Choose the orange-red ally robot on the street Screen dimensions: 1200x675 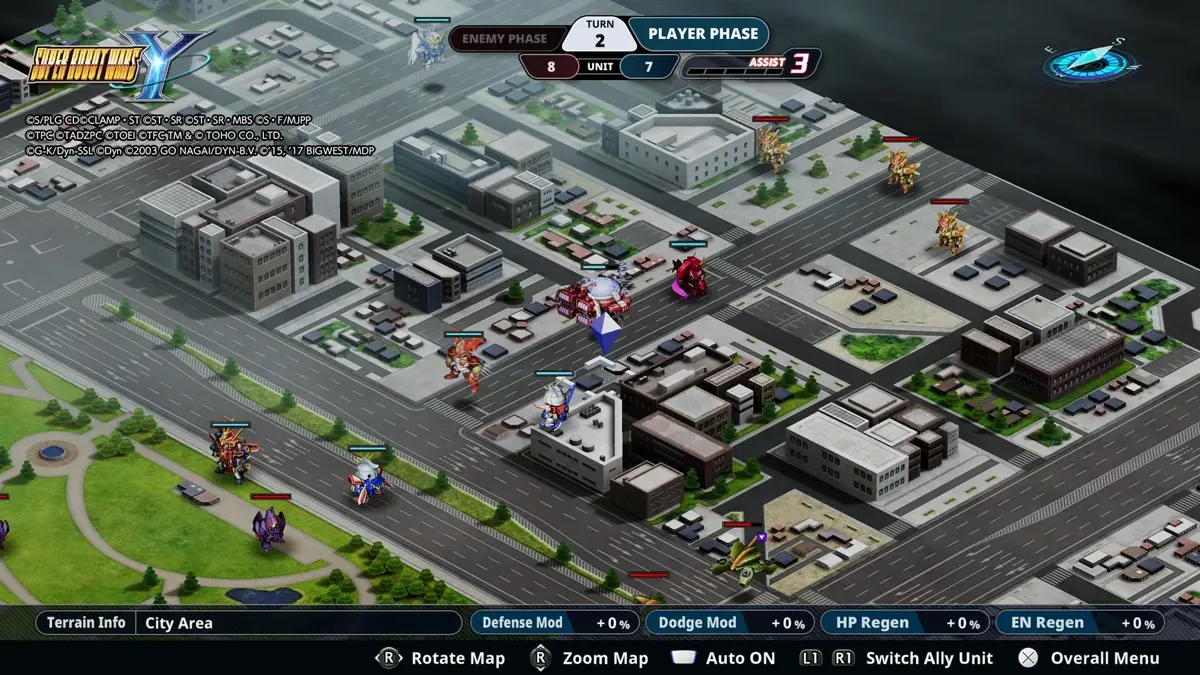[463, 361]
